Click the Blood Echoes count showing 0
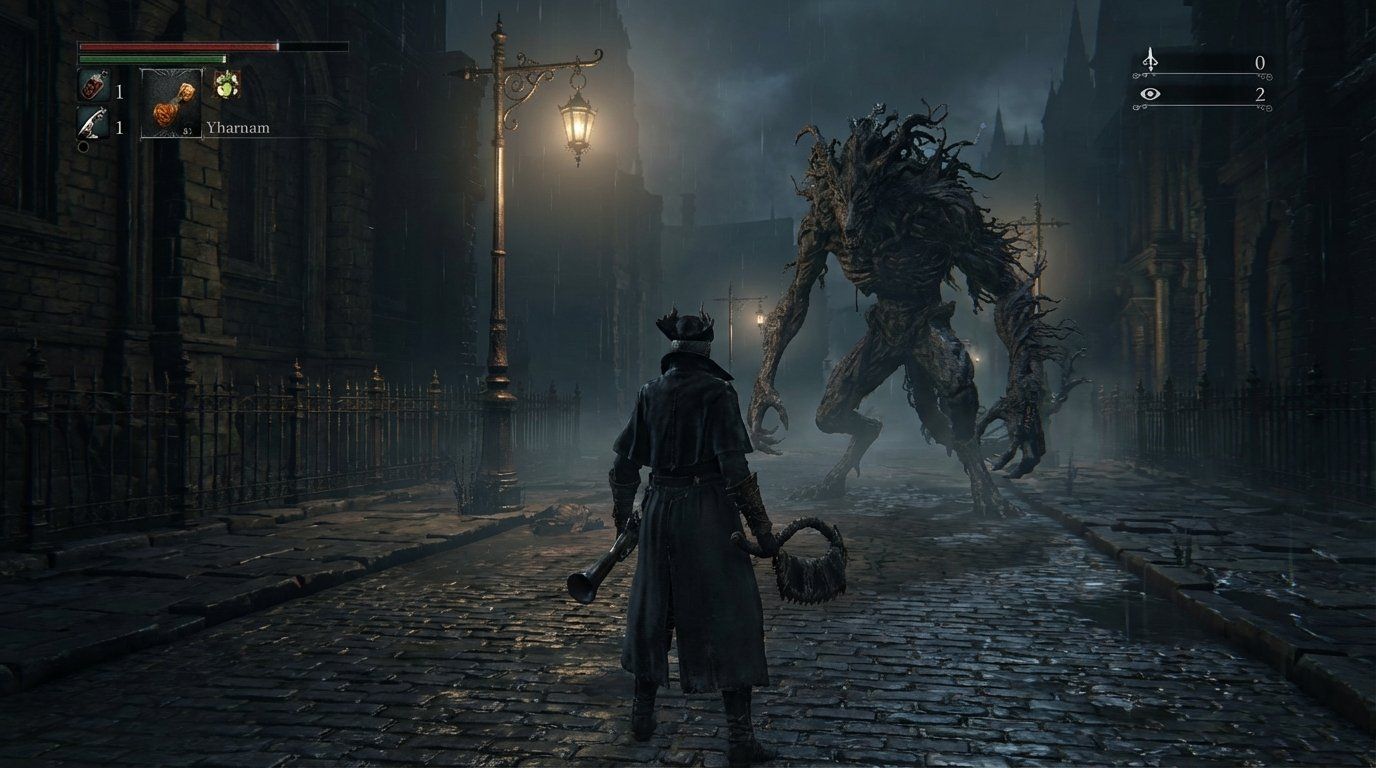Screen dimensions: 1376x768 [1261, 61]
